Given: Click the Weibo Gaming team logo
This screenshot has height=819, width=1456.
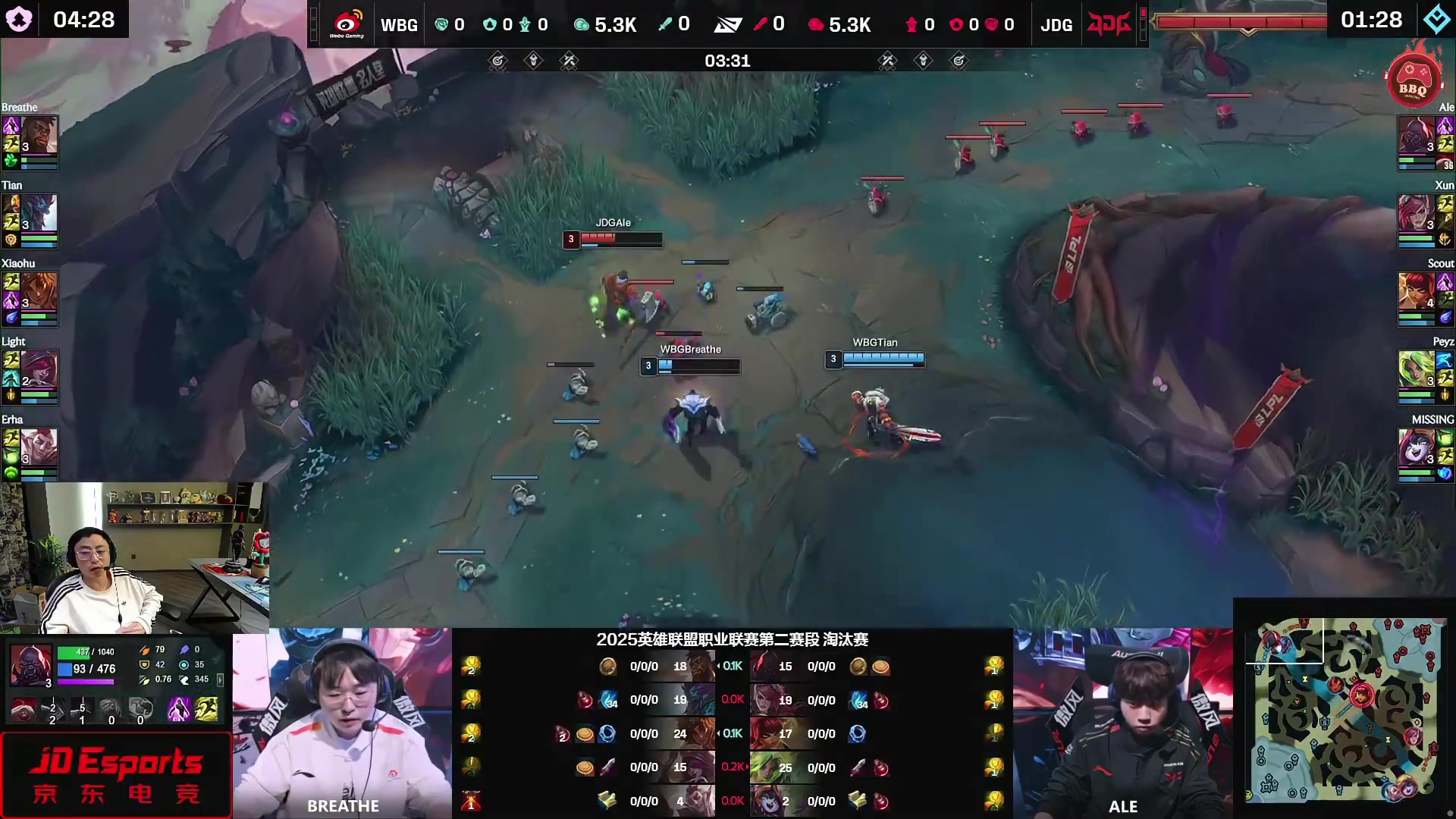Looking at the screenshot, I should click(x=347, y=23).
